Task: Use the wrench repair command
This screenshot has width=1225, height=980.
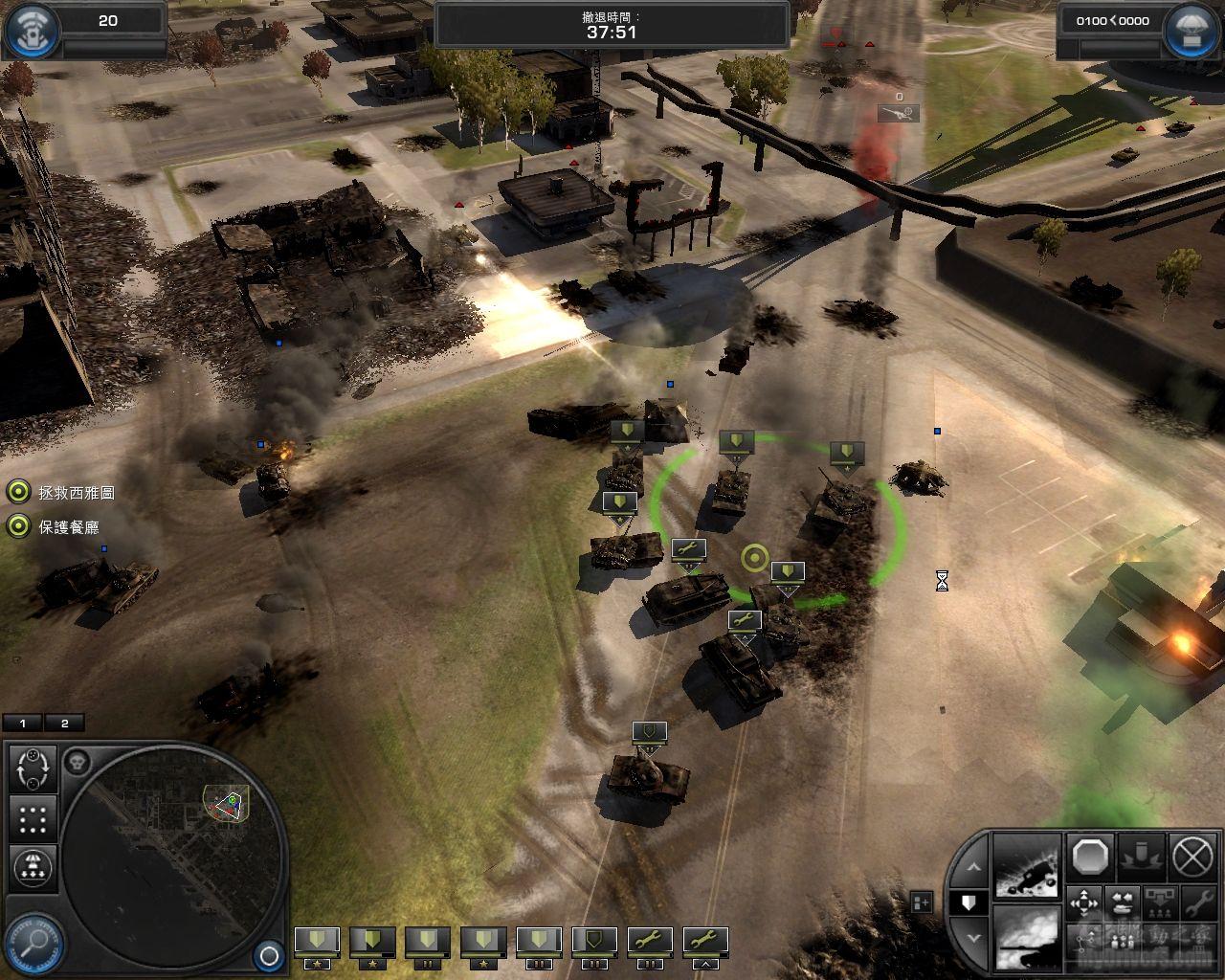Action: pyautogui.click(x=1196, y=903)
